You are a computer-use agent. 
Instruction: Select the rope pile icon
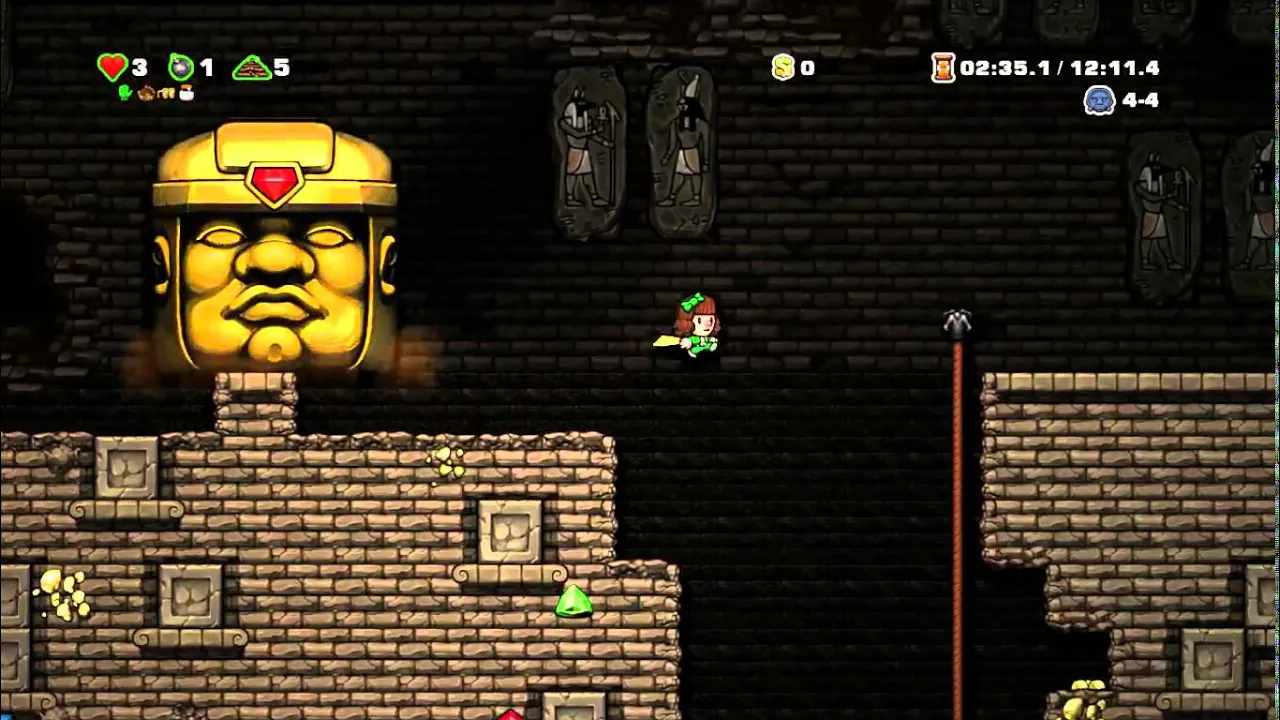coord(251,67)
